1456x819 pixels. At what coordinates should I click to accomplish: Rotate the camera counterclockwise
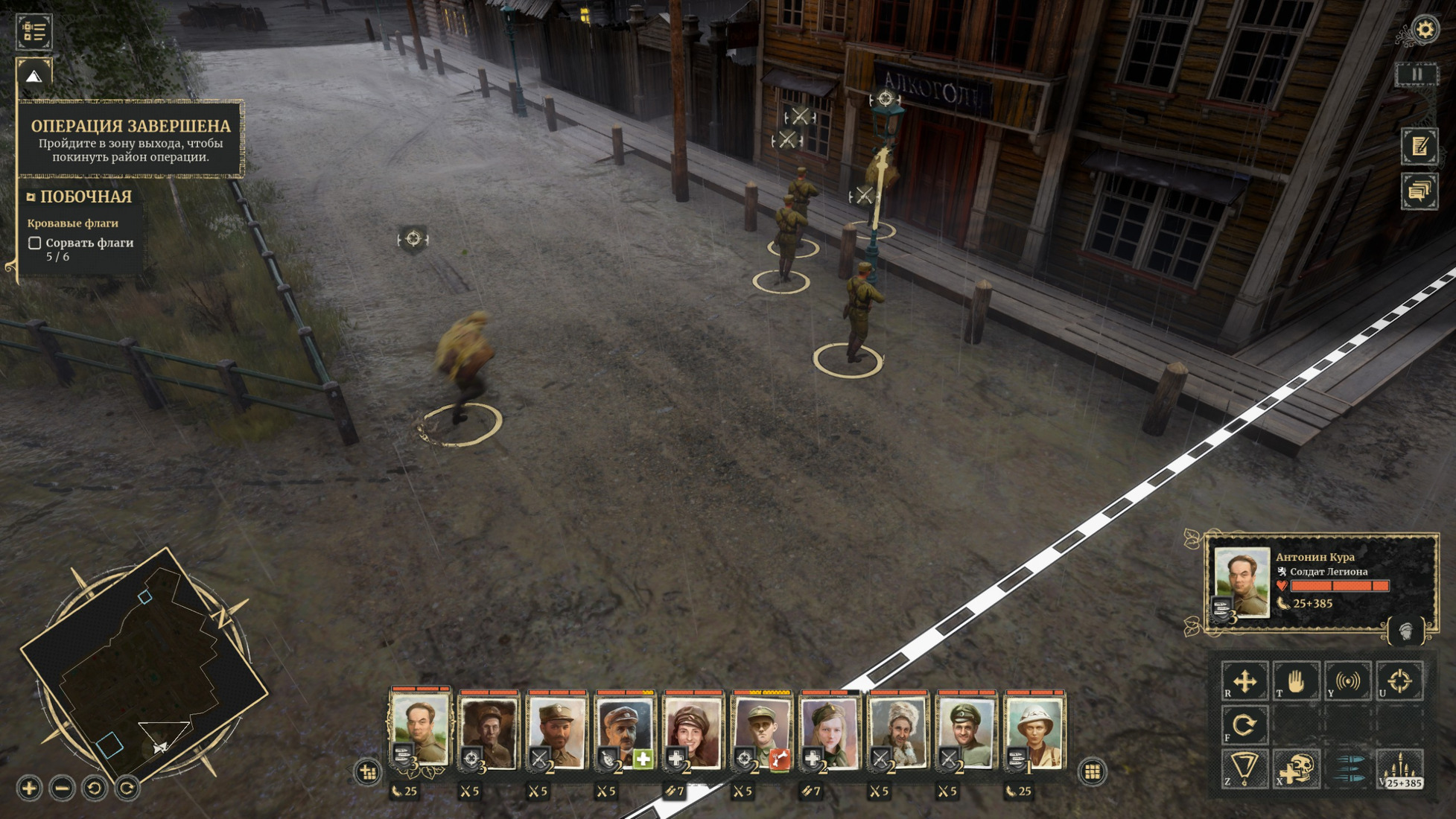[95, 788]
